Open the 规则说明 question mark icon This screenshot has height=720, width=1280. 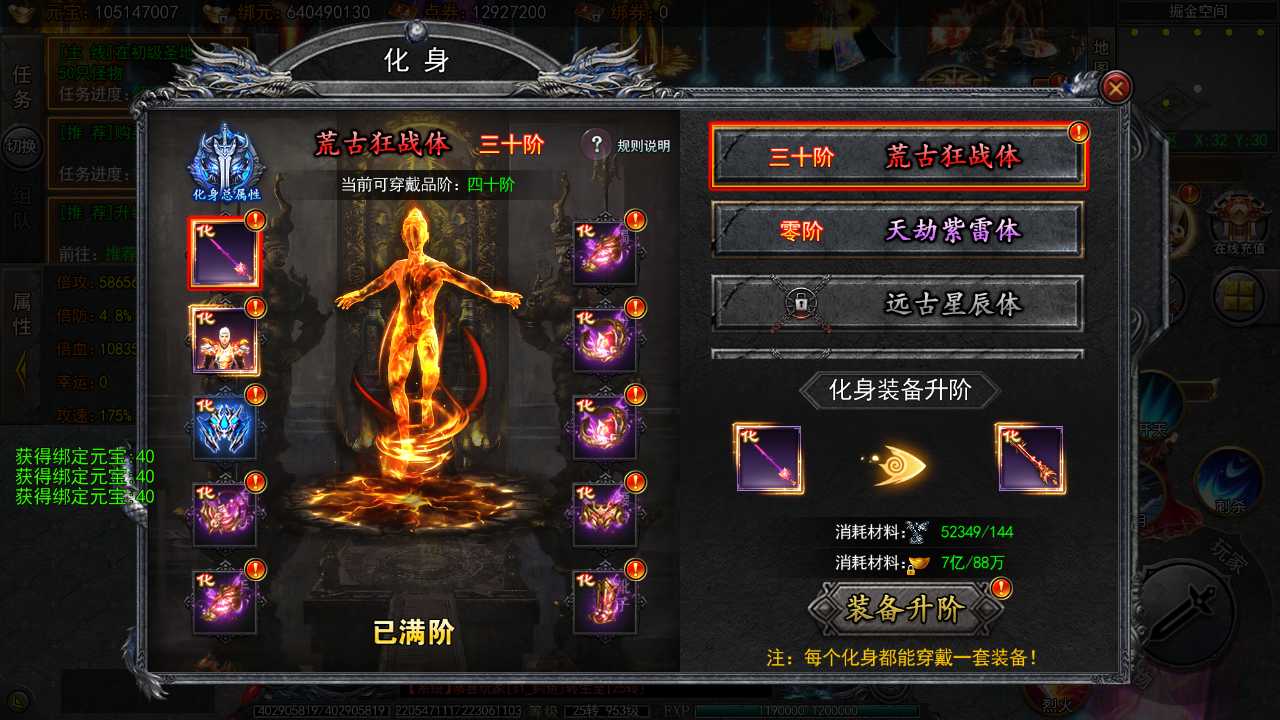(598, 144)
